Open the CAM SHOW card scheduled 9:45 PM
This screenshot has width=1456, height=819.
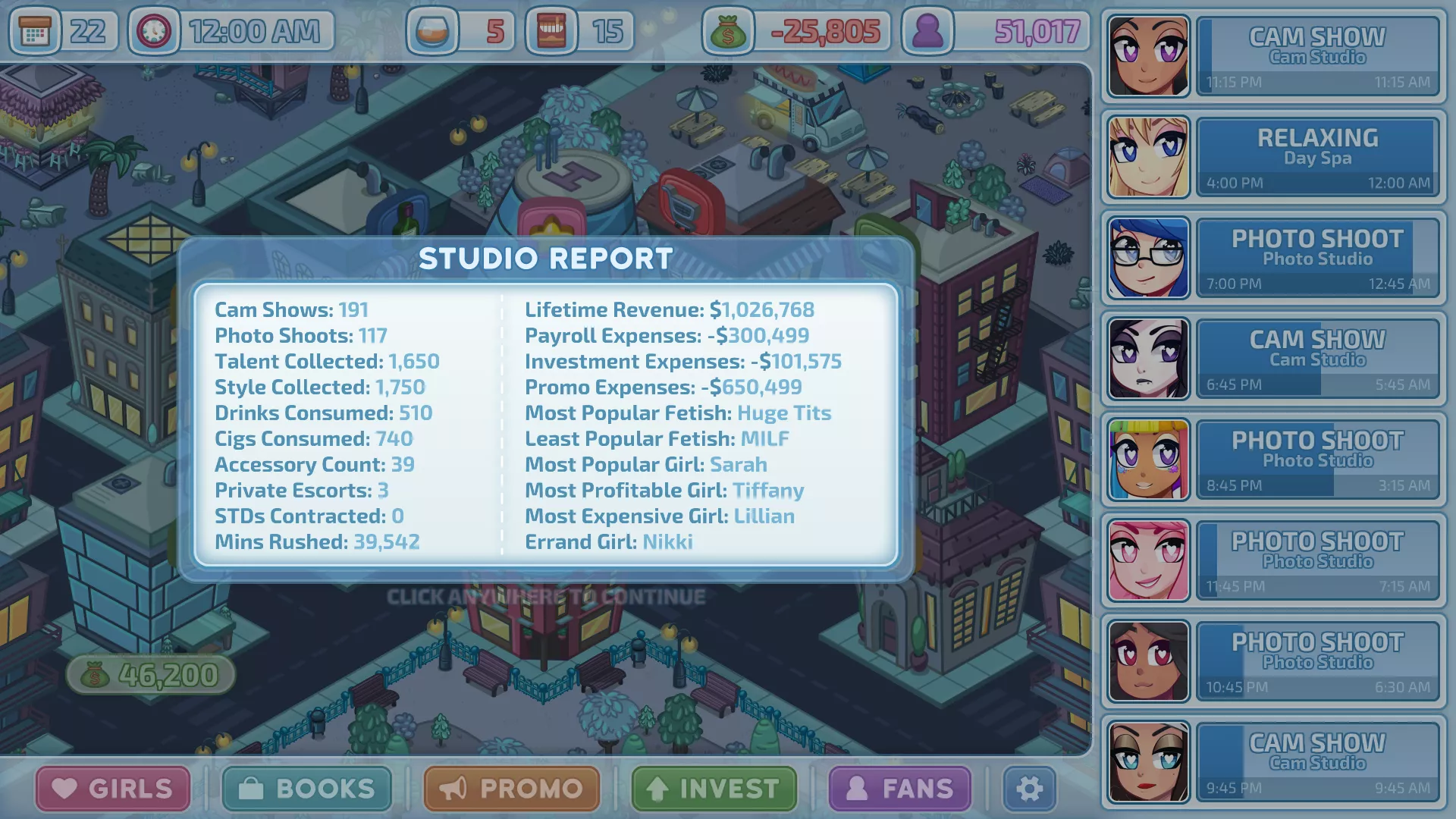1317,761
